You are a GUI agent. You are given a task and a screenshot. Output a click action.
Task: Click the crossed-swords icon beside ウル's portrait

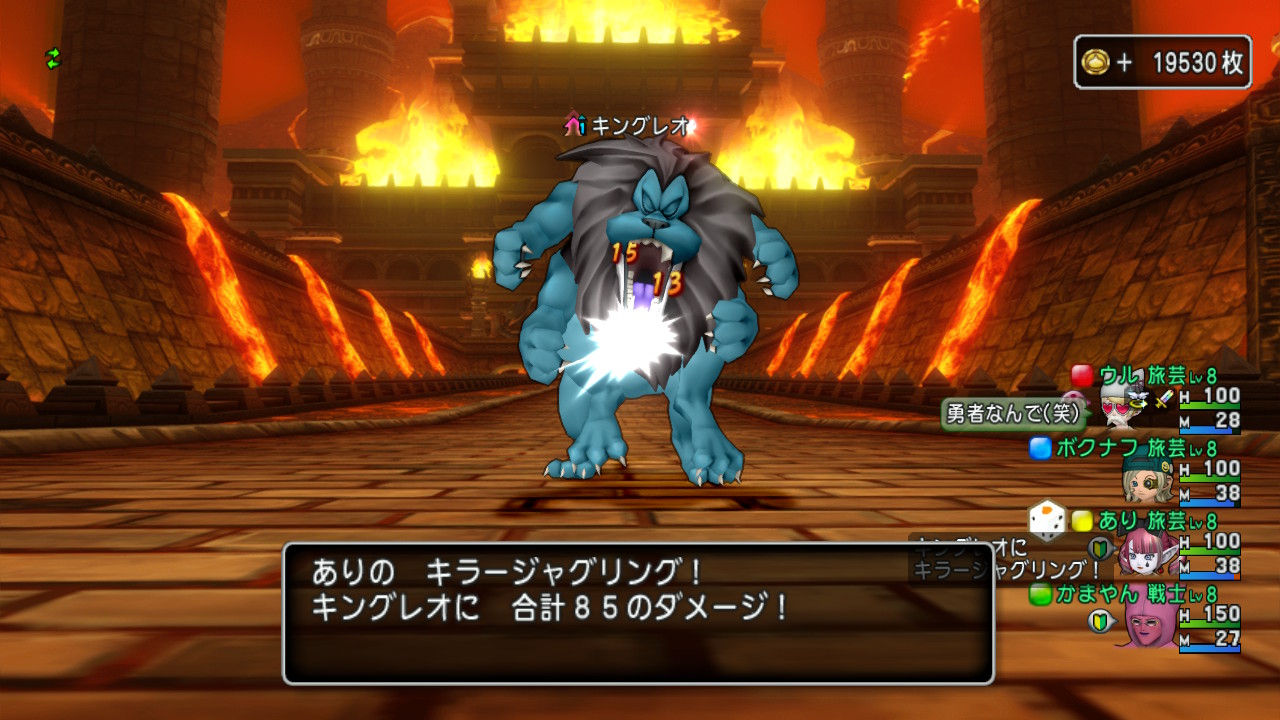point(1161,399)
